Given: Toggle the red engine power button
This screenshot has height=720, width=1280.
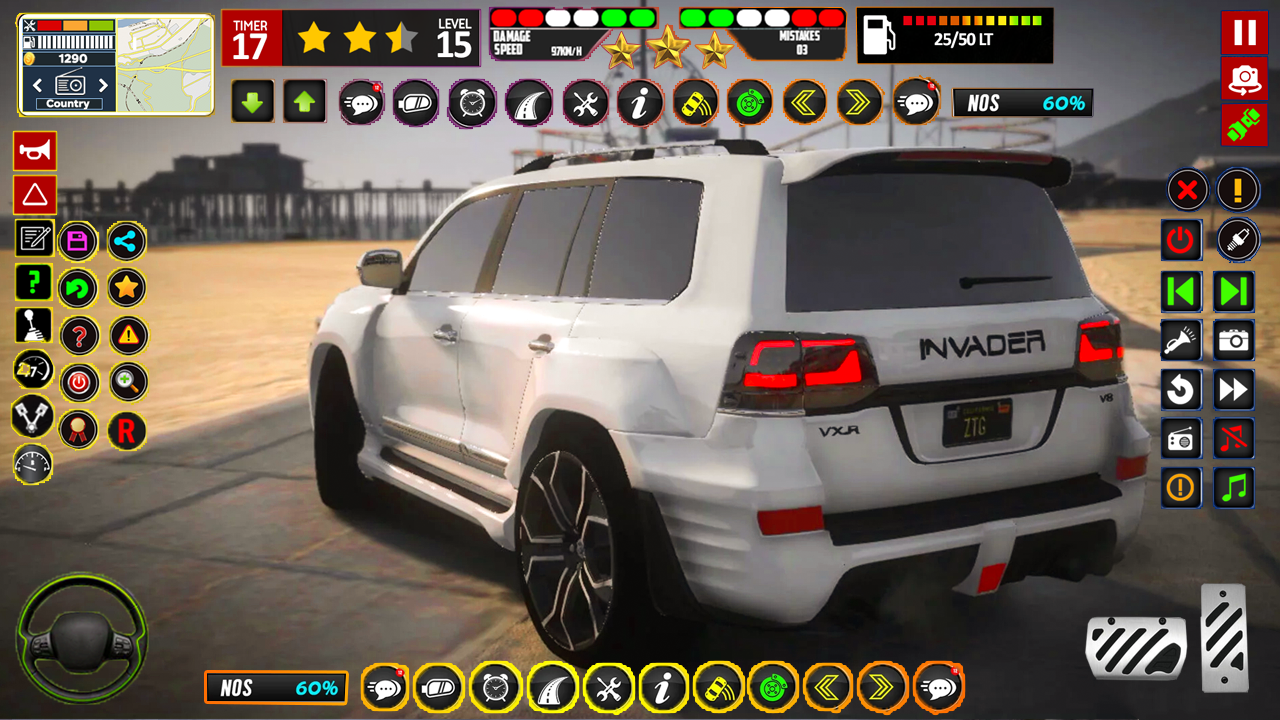Looking at the screenshot, I should click(1181, 240).
